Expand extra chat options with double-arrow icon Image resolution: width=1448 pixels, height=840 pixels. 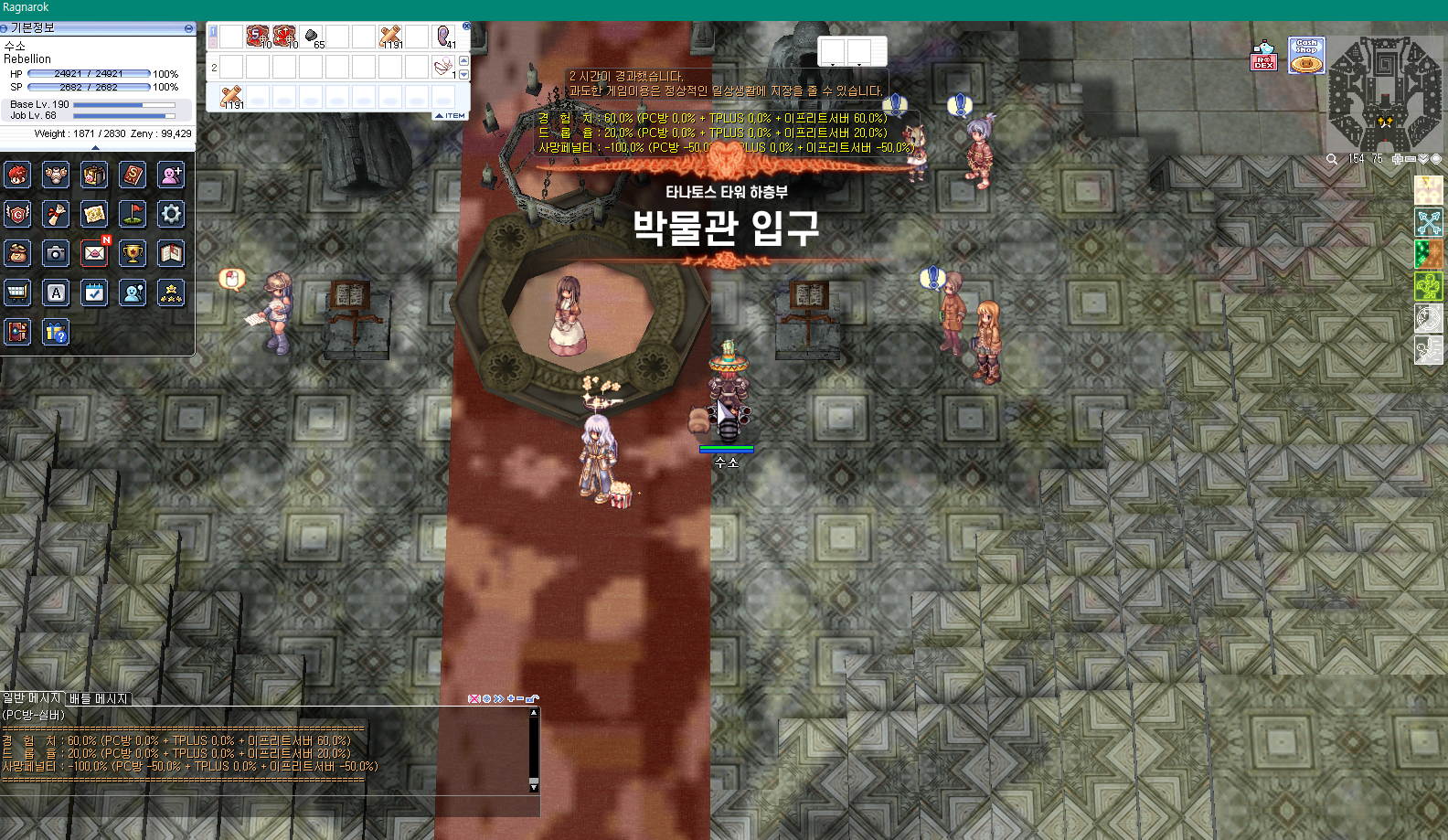point(498,698)
